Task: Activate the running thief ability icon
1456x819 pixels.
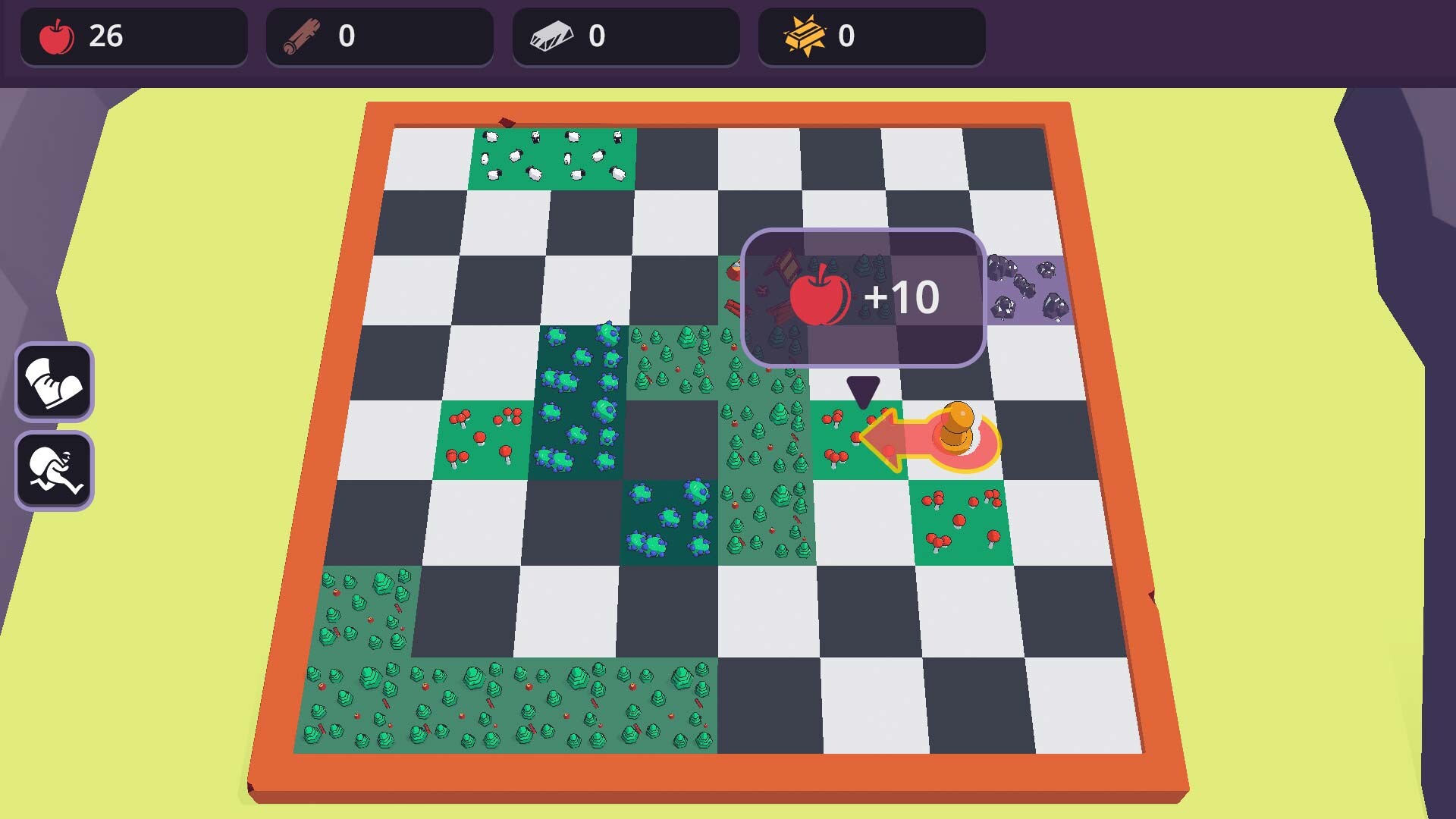Action: click(x=53, y=469)
